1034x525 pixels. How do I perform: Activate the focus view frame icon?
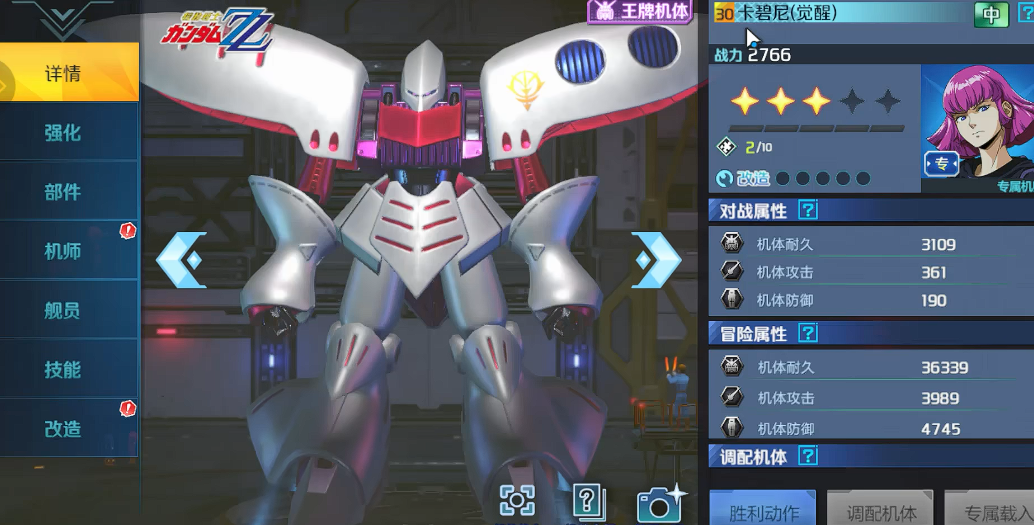tap(517, 500)
